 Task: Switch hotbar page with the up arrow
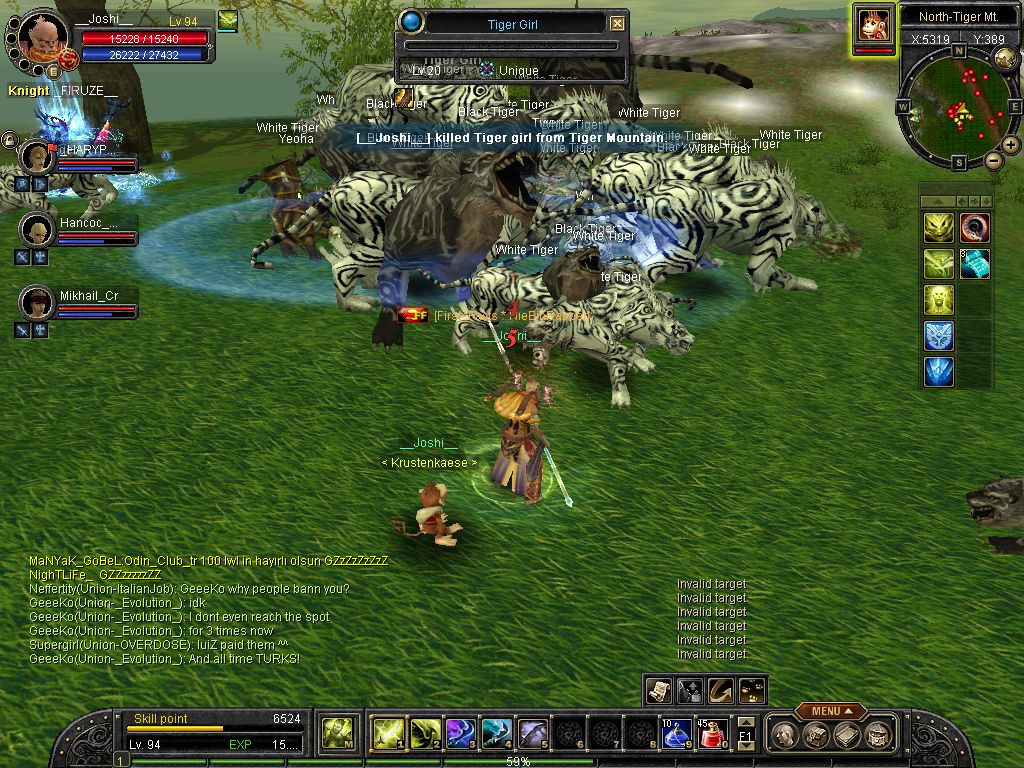(746, 723)
